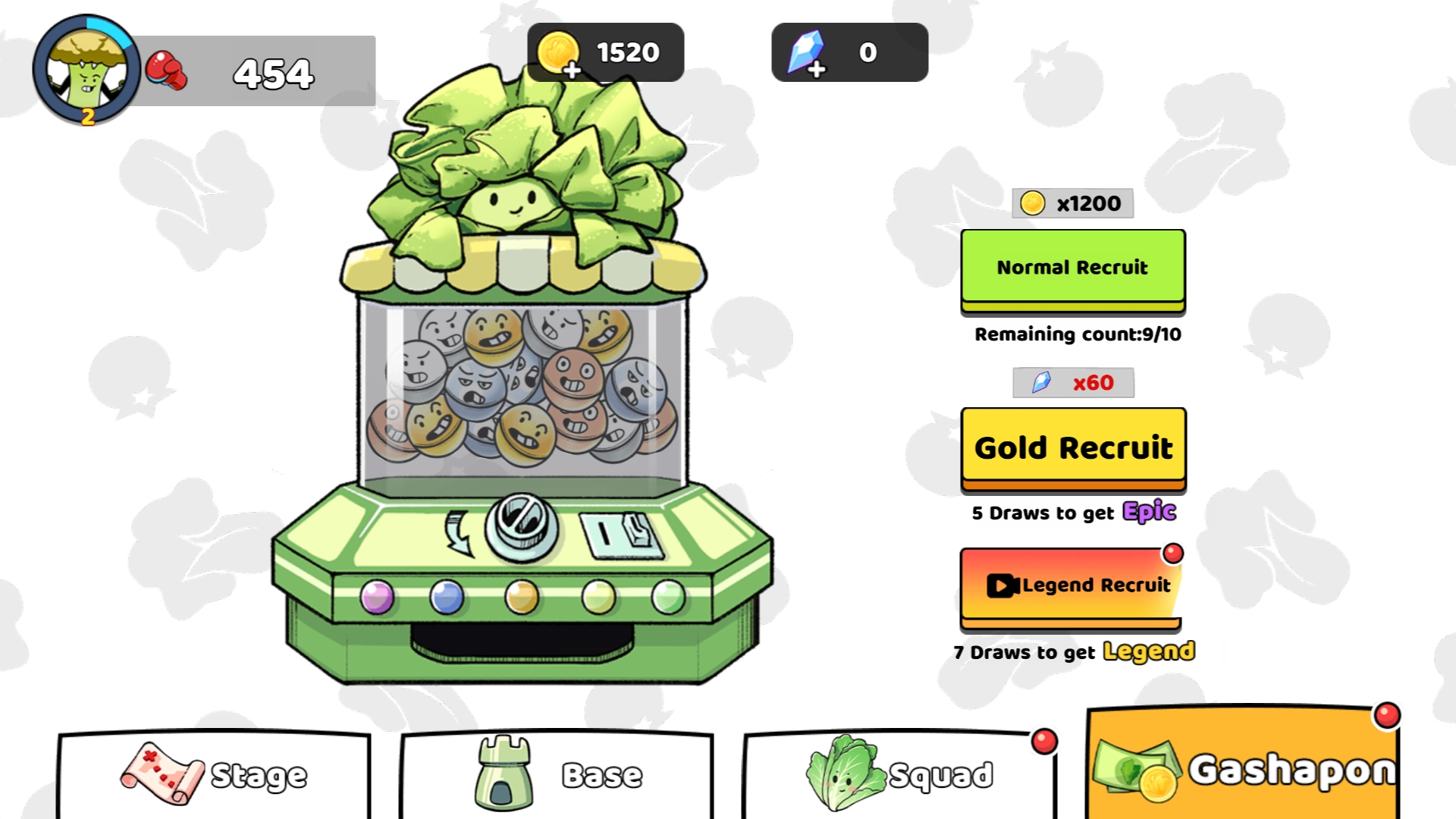Switch to the Stage tab

pos(214,775)
